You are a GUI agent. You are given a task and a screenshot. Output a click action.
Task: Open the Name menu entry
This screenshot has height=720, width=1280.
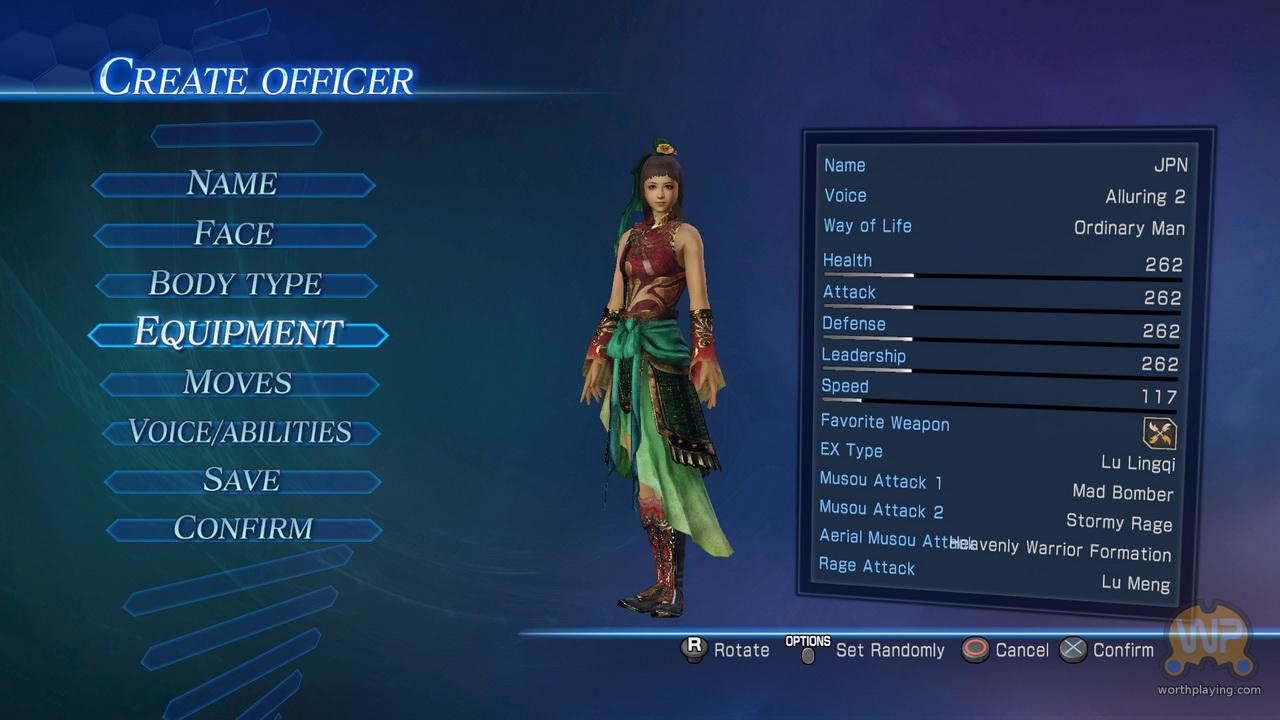click(x=232, y=184)
